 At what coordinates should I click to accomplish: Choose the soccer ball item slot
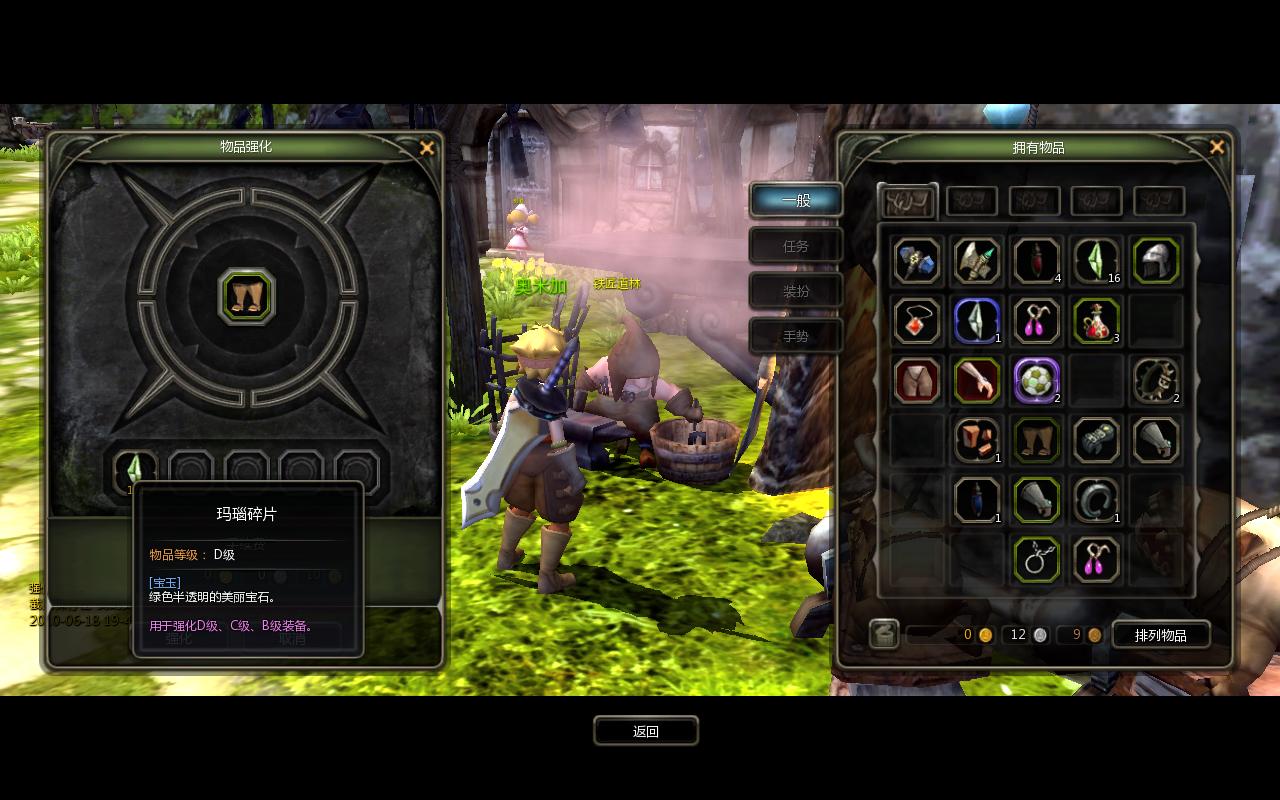pos(1036,381)
